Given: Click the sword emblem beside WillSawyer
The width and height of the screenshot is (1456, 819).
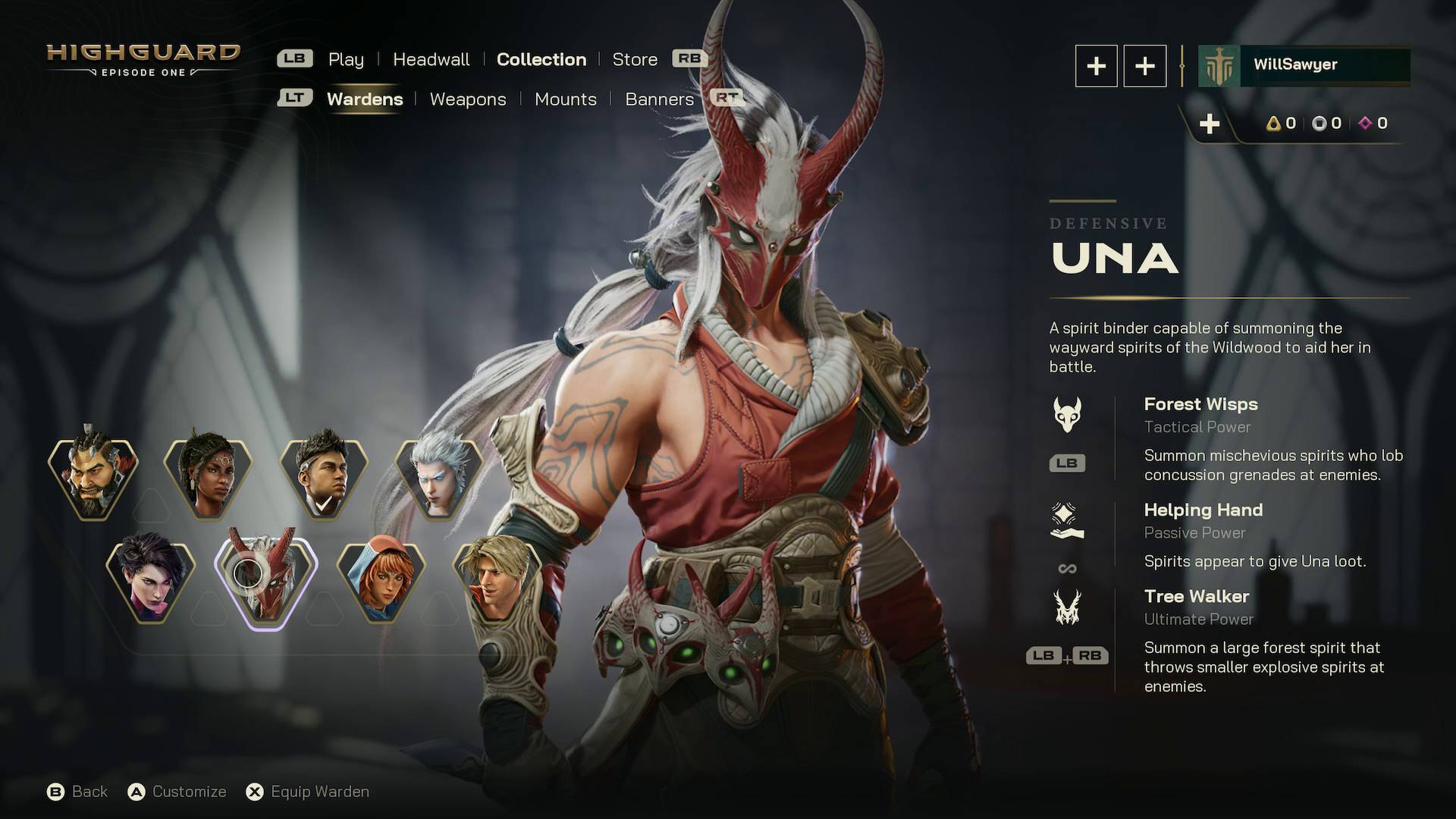Looking at the screenshot, I should tap(1217, 65).
